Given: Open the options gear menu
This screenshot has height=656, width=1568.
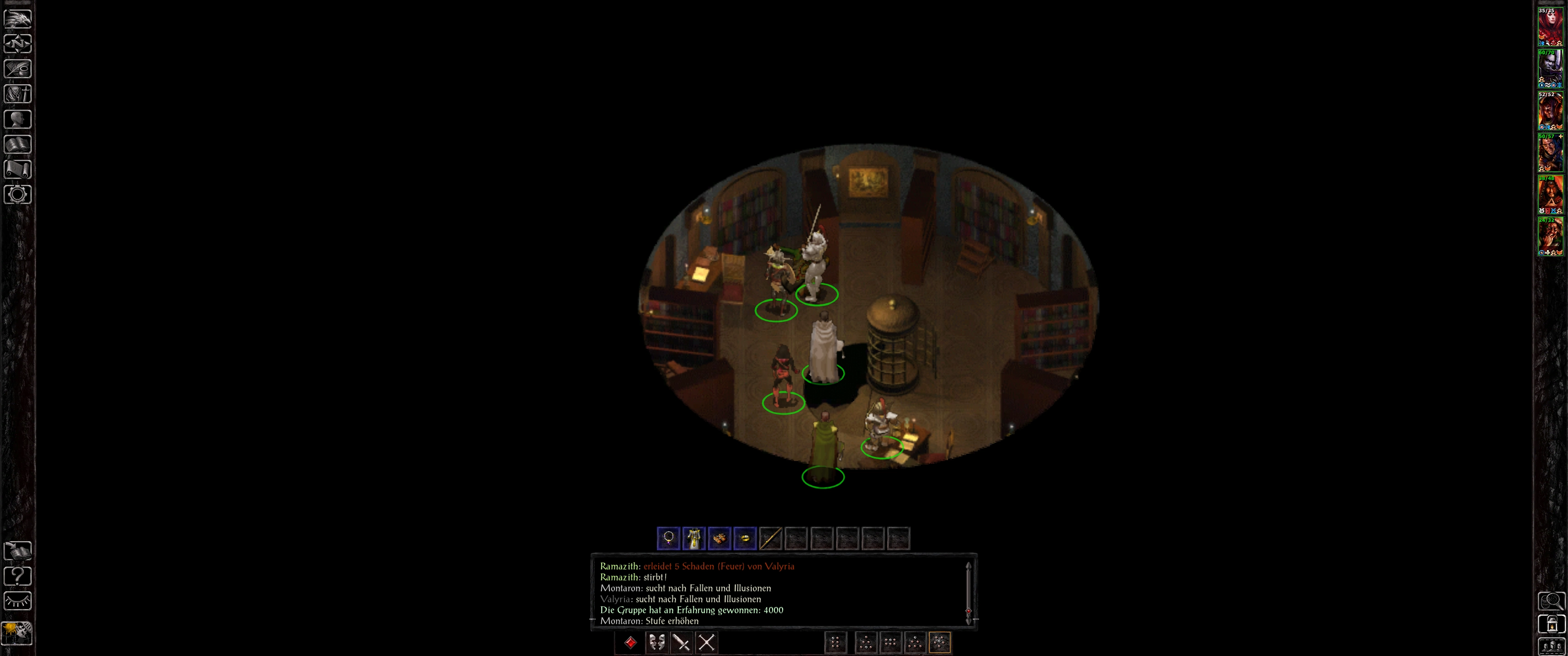Looking at the screenshot, I should point(18,195).
